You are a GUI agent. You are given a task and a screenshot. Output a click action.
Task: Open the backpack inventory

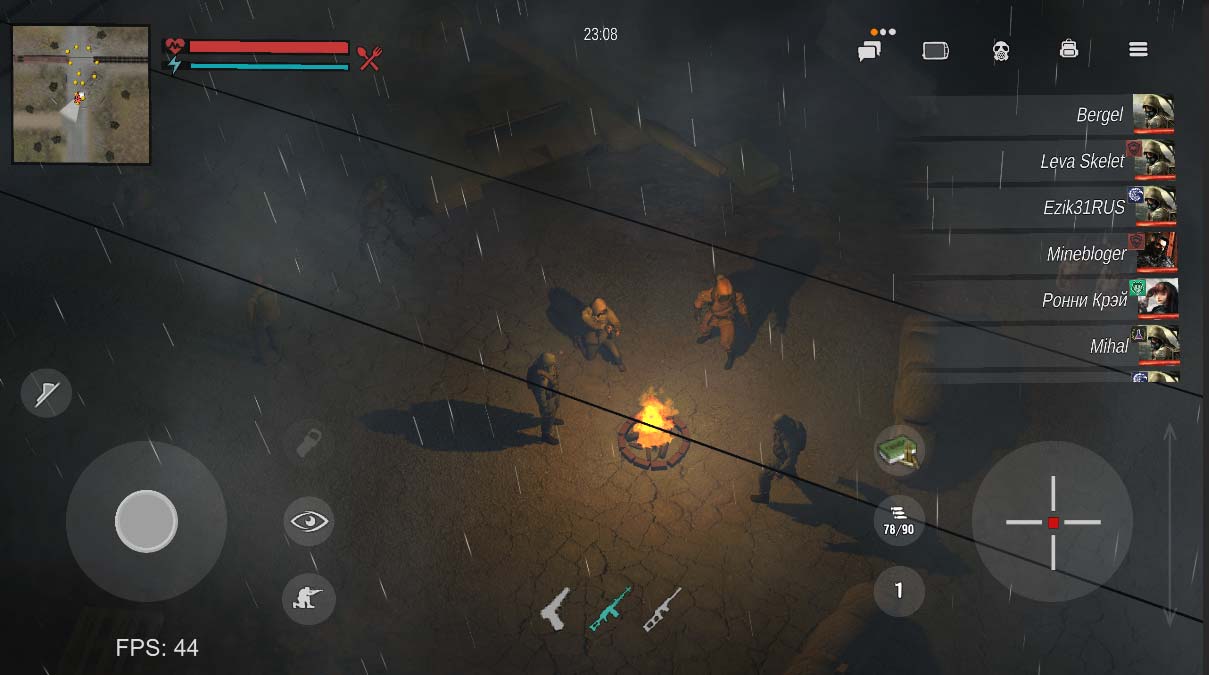pos(1068,49)
